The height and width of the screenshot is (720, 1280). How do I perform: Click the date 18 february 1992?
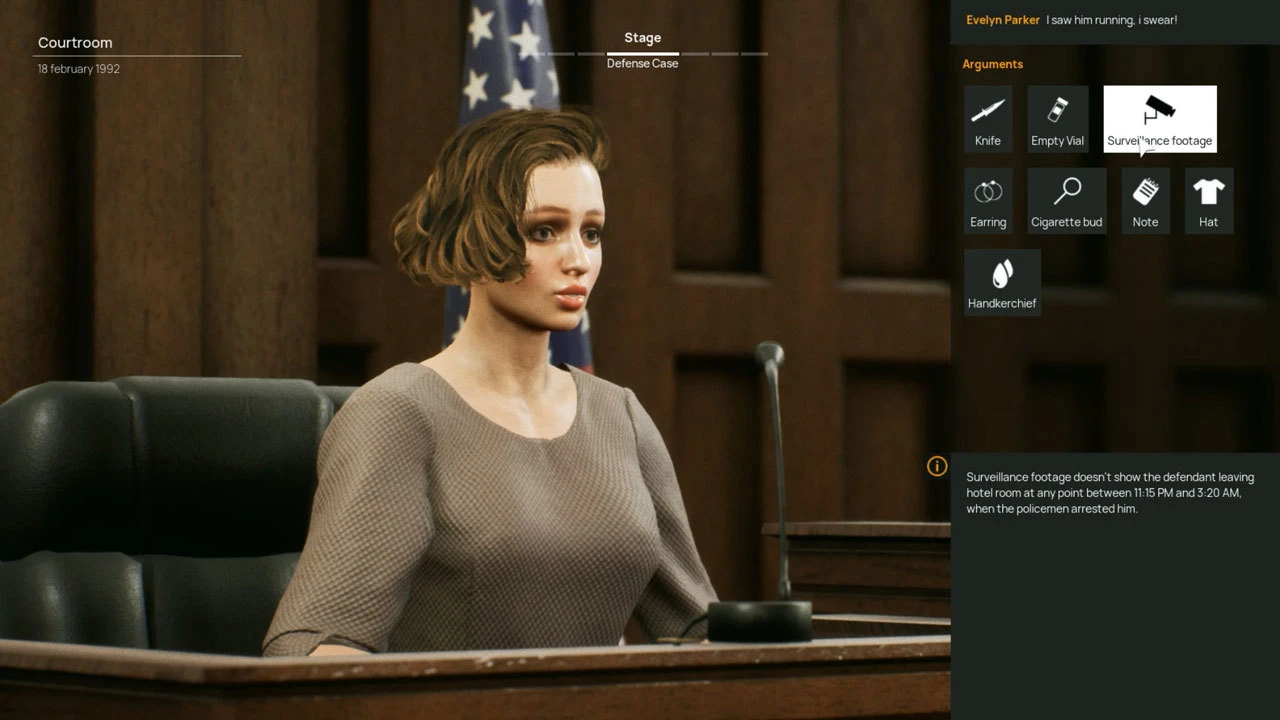click(x=77, y=68)
